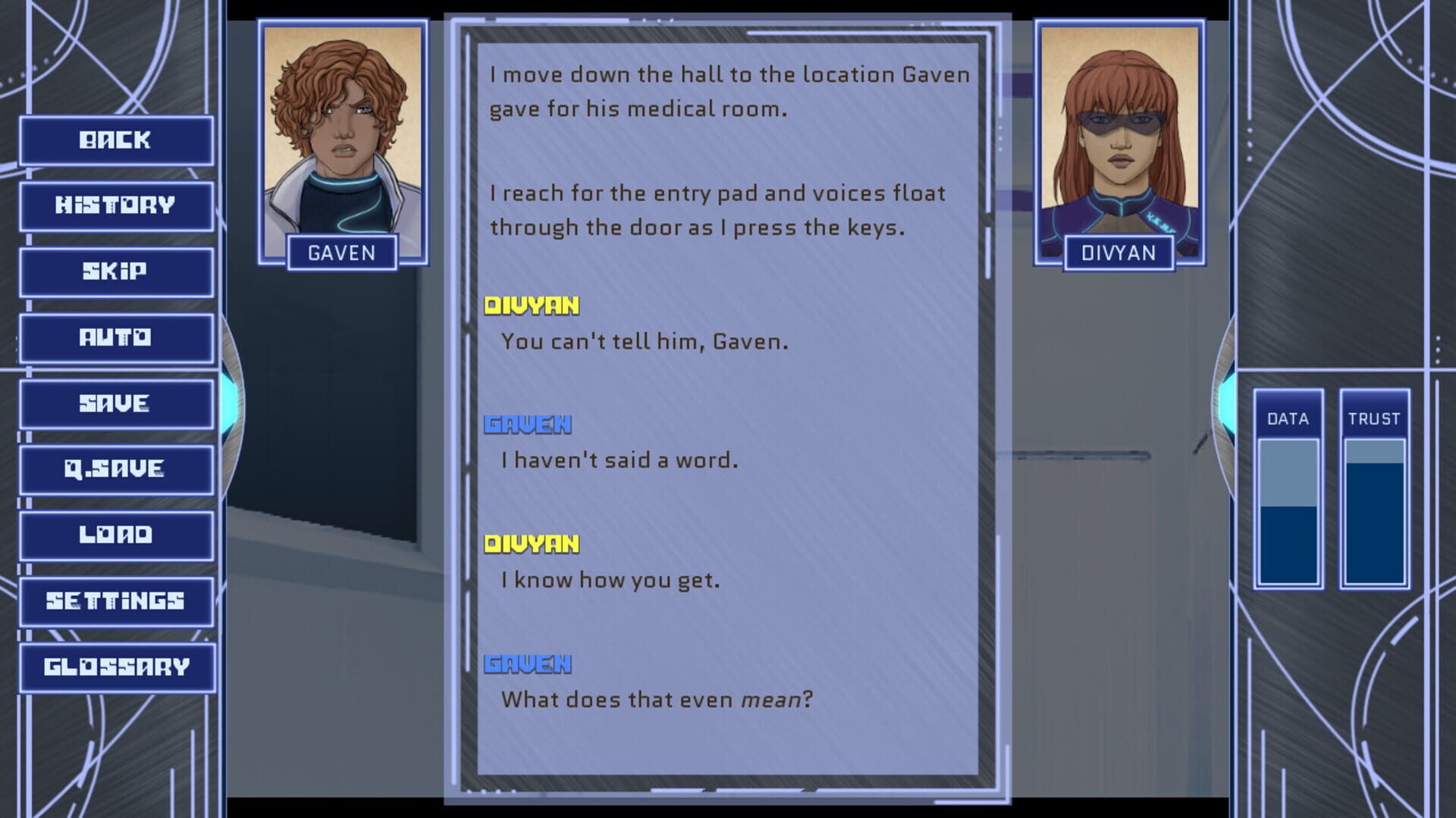
Task: Enable SKIP mode
Action: [116, 271]
